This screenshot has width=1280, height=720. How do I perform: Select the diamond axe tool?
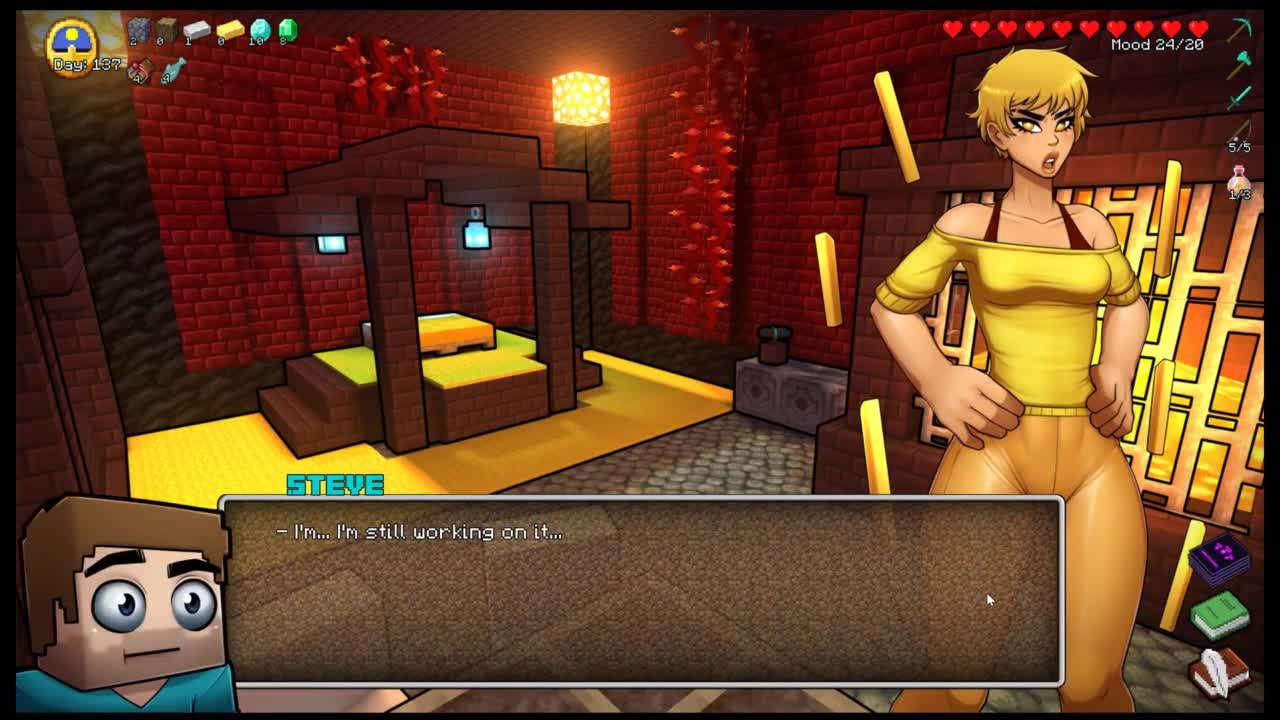point(1240,64)
